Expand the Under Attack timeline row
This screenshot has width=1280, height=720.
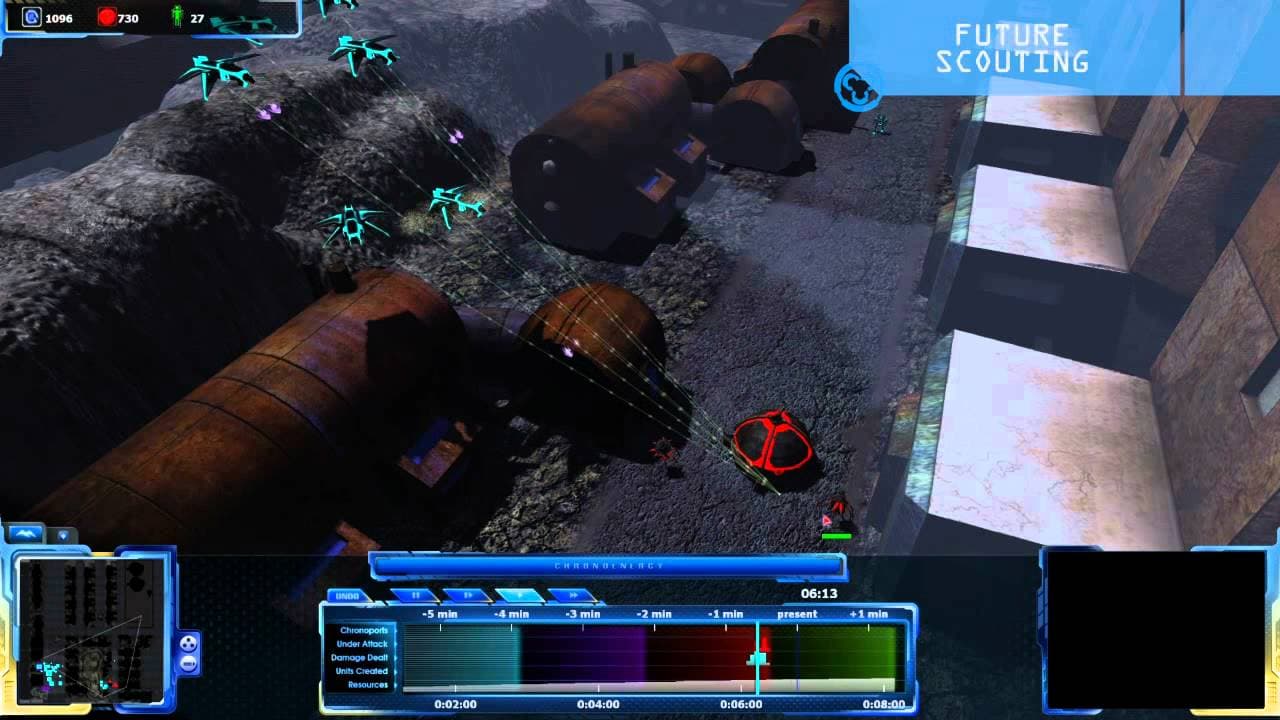coord(360,646)
